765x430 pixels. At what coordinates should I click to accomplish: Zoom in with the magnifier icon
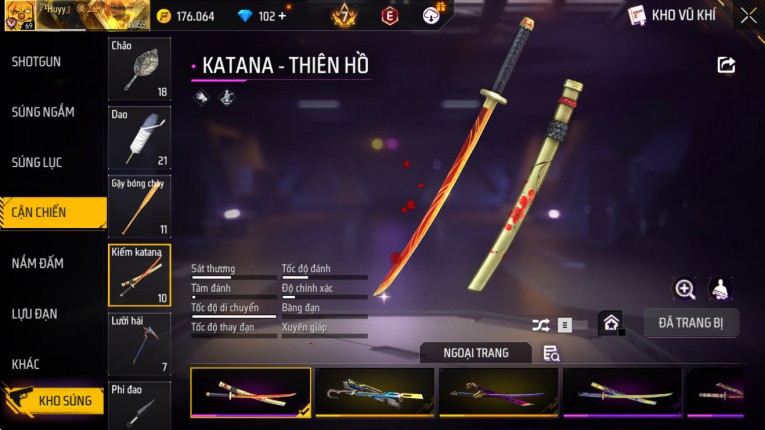pyautogui.click(x=685, y=289)
